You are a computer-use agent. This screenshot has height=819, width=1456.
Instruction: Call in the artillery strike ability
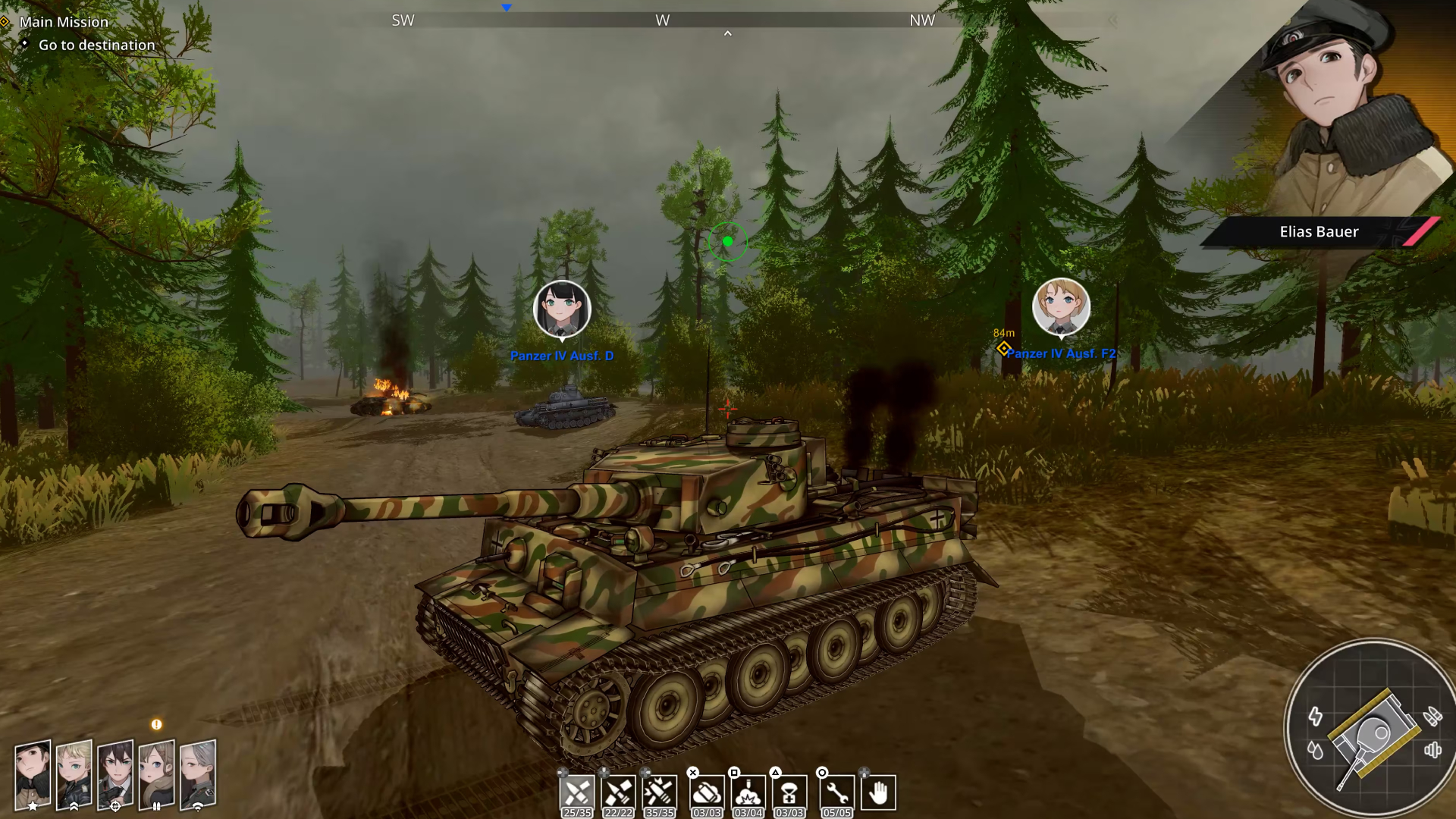(748, 793)
